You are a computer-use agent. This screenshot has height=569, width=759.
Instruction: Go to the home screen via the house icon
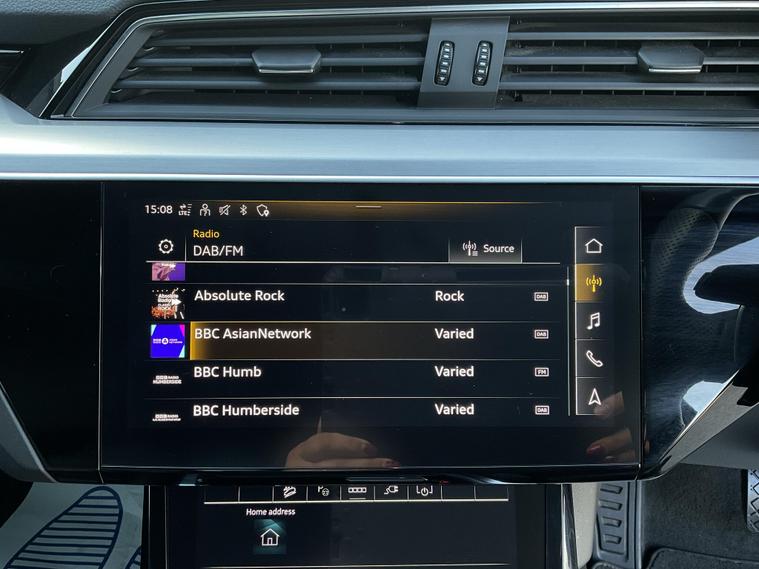coord(593,246)
